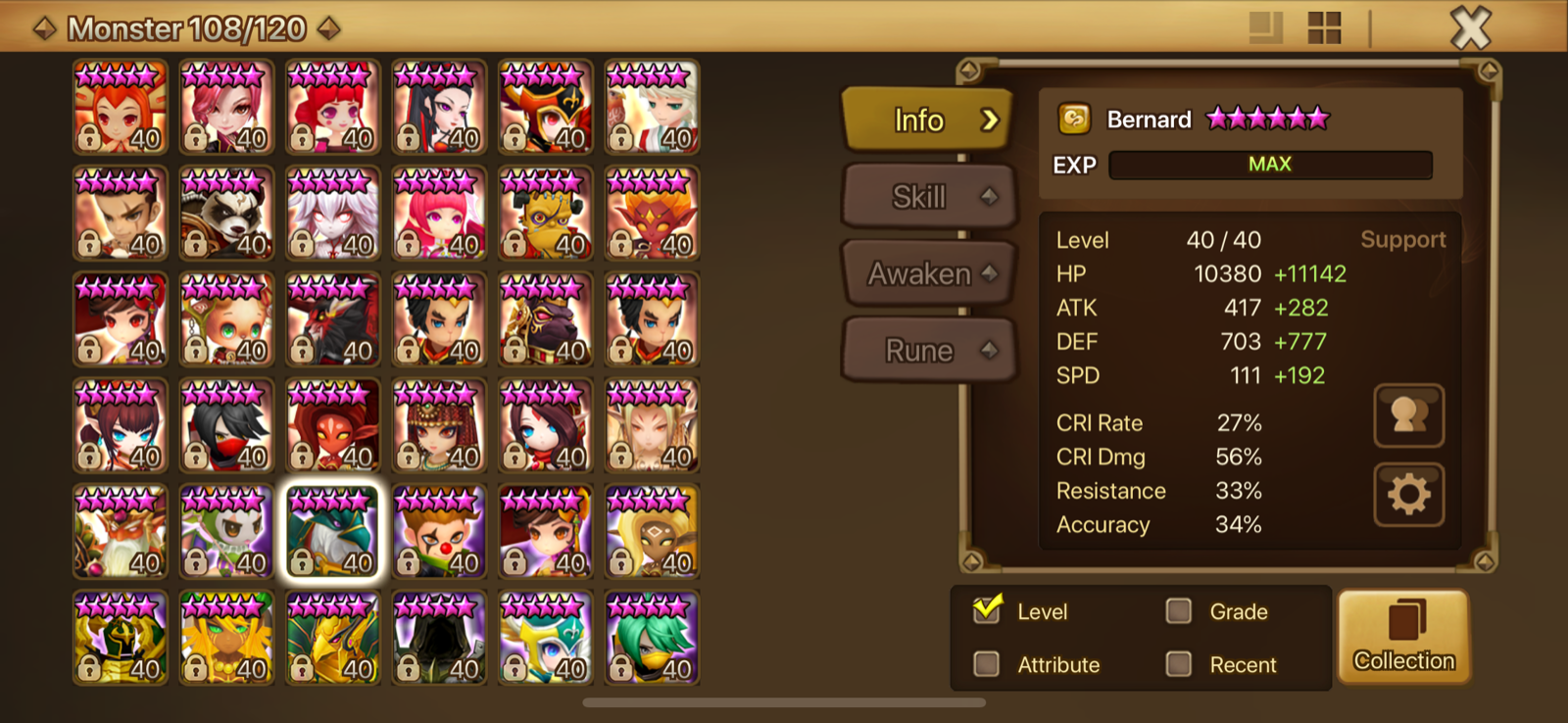Enable the Attribute filter checkbox
Screen dimensions: 1568x723
pyautogui.click(x=987, y=664)
